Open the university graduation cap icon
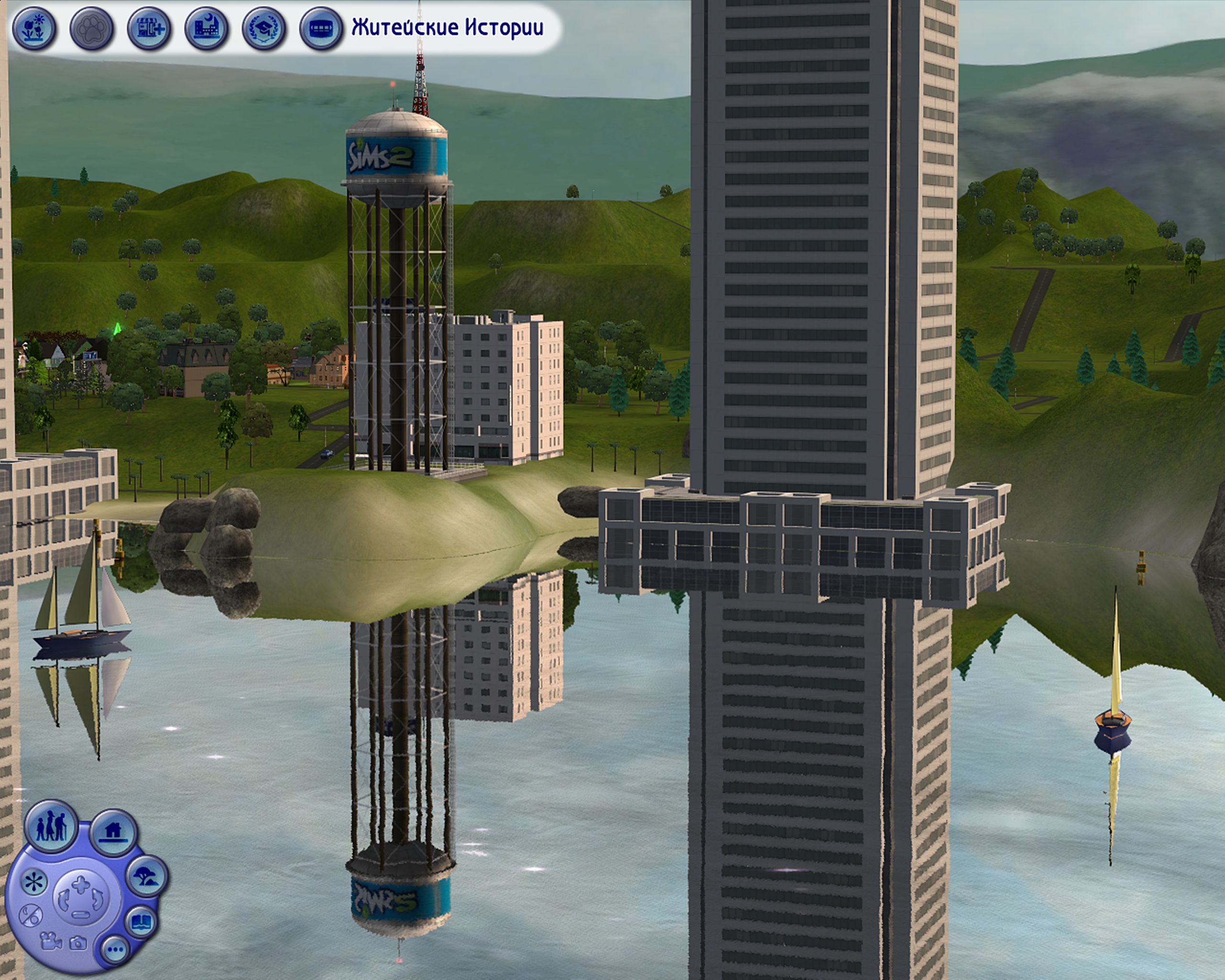The image size is (1225, 980). tap(264, 28)
